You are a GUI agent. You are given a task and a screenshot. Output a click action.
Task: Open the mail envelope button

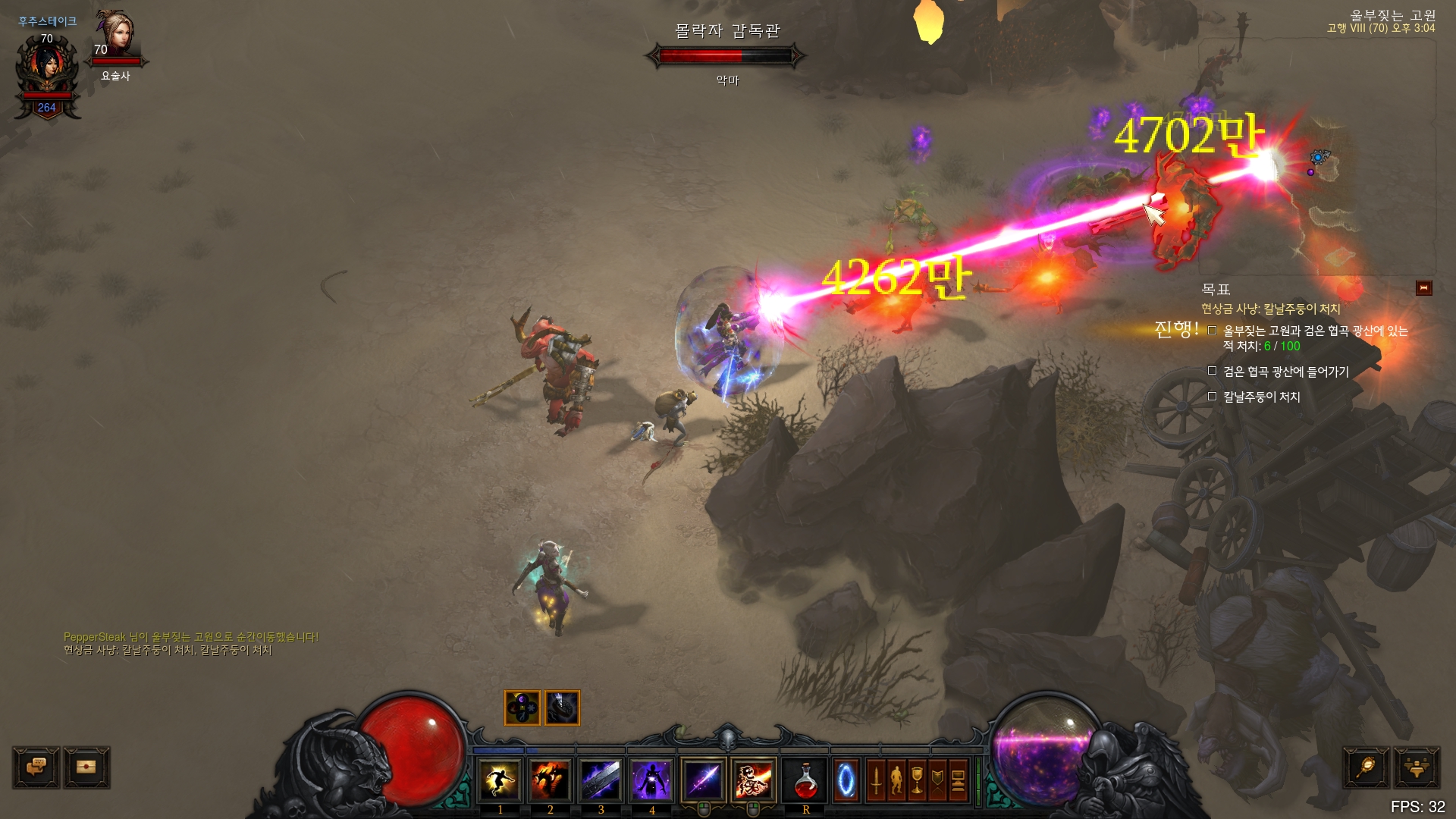(86, 767)
